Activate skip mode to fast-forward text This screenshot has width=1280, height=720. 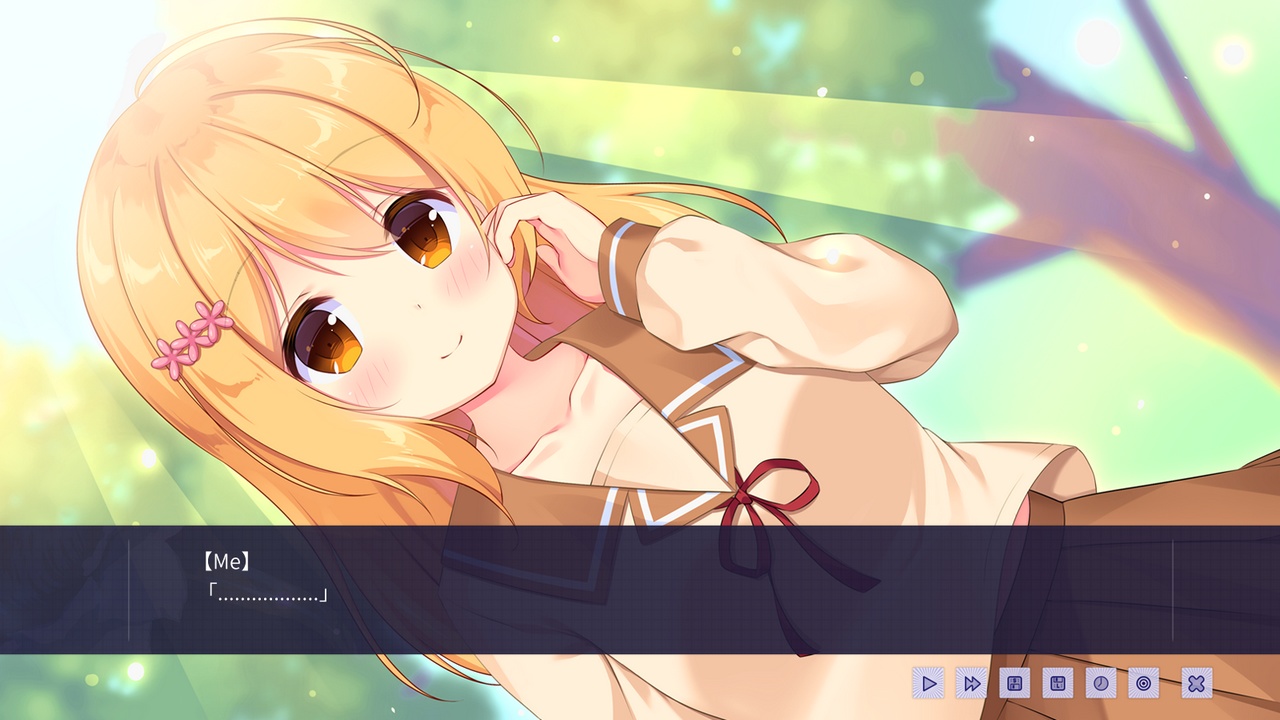[x=970, y=683]
